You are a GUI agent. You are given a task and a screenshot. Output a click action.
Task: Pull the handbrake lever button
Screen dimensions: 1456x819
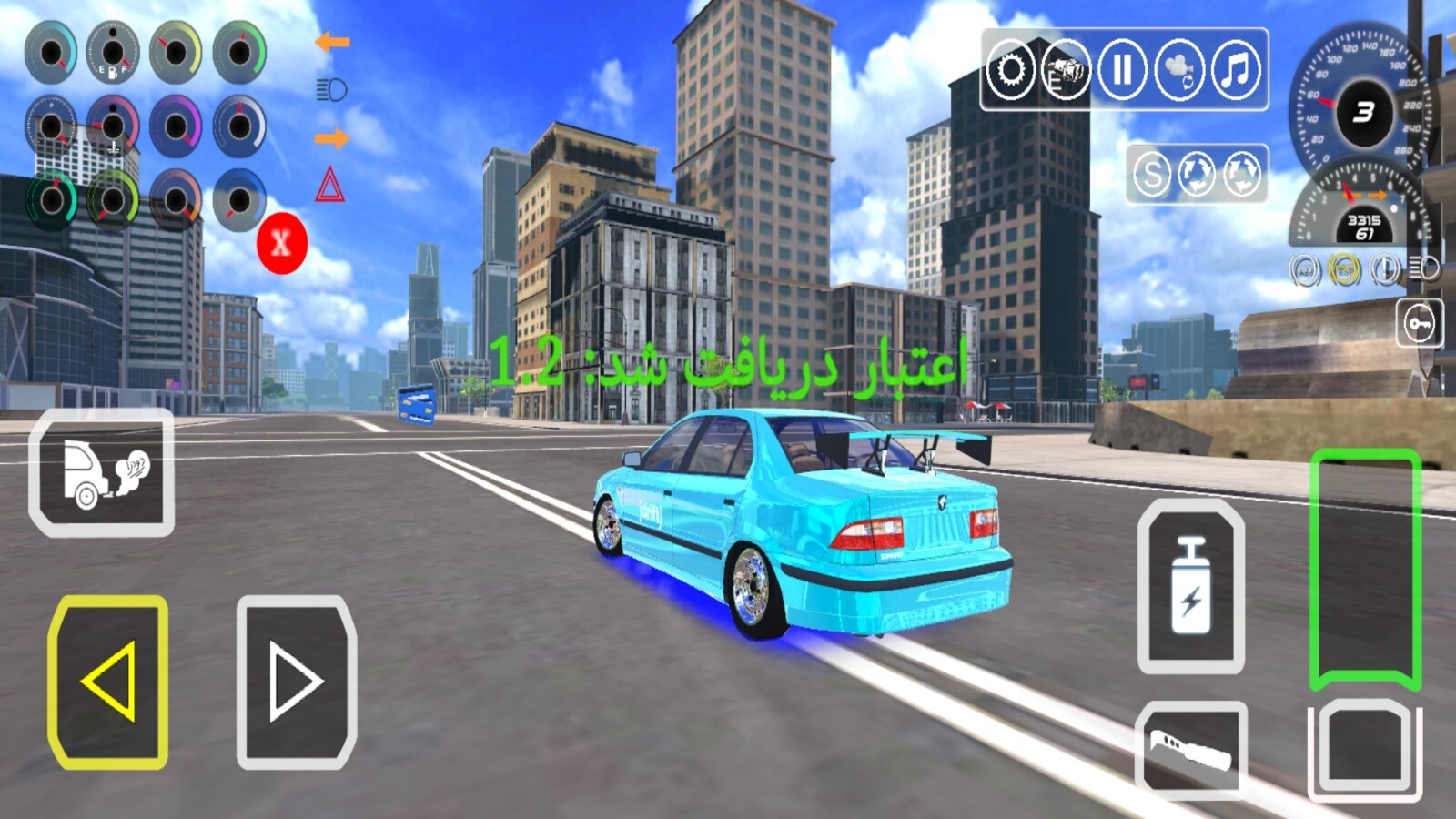(x=1190, y=750)
